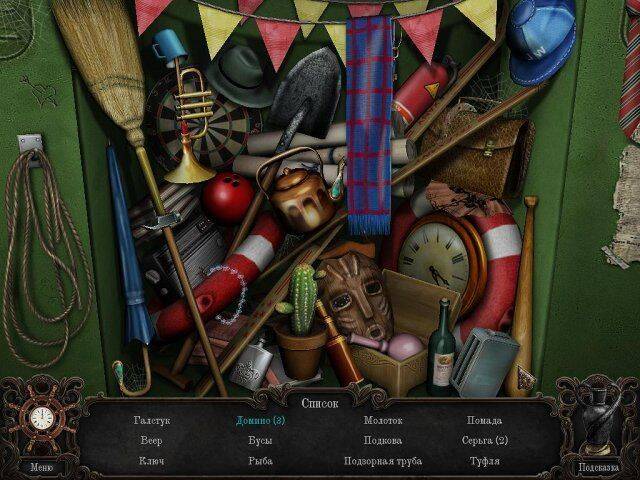The height and width of the screenshot is (480, 640).
Task: Select Веер in the item list
Action: point(152,440)
